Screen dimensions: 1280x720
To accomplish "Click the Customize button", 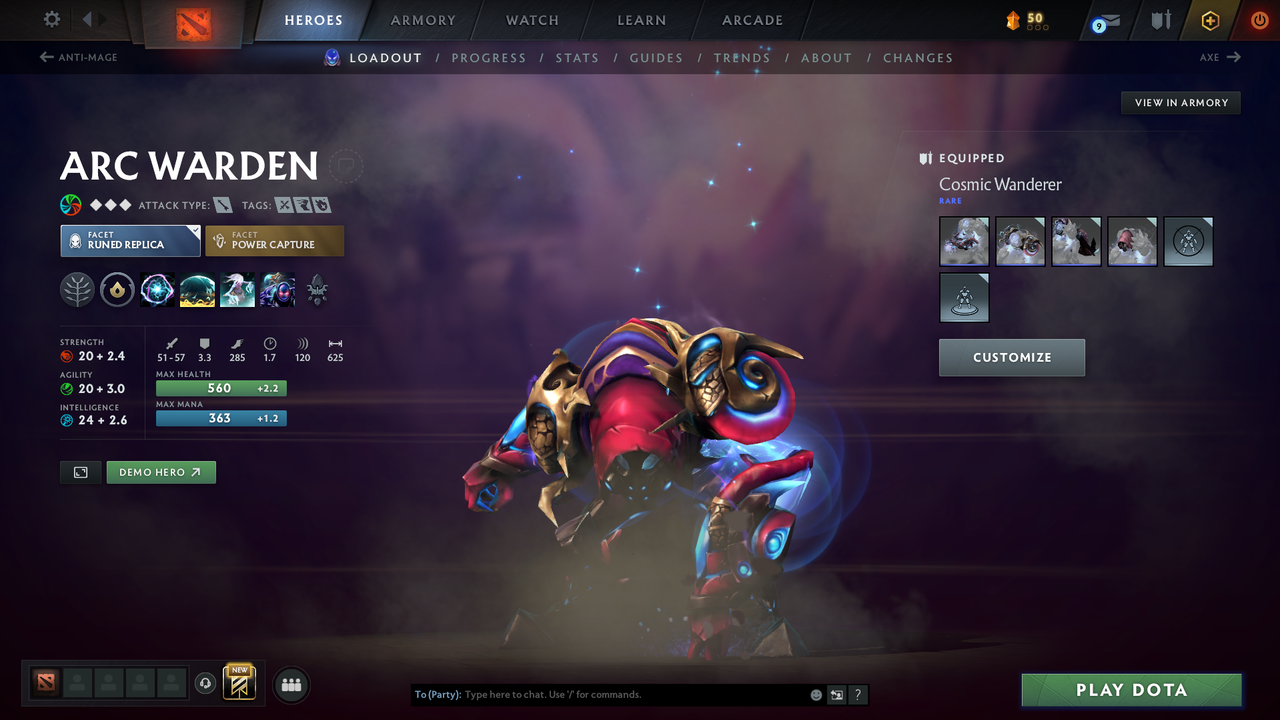I will click(x=1011, y=357).
